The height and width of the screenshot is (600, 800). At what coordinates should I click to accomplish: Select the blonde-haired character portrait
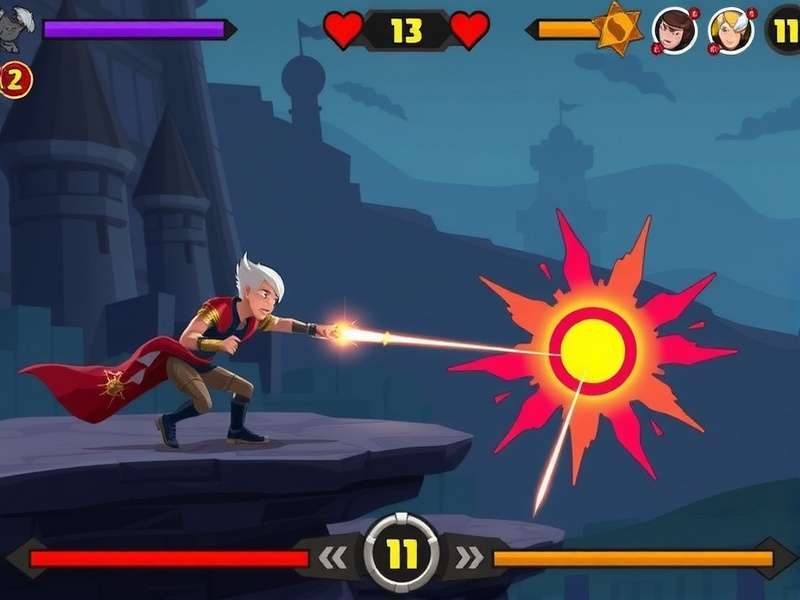tap(730, 30)
